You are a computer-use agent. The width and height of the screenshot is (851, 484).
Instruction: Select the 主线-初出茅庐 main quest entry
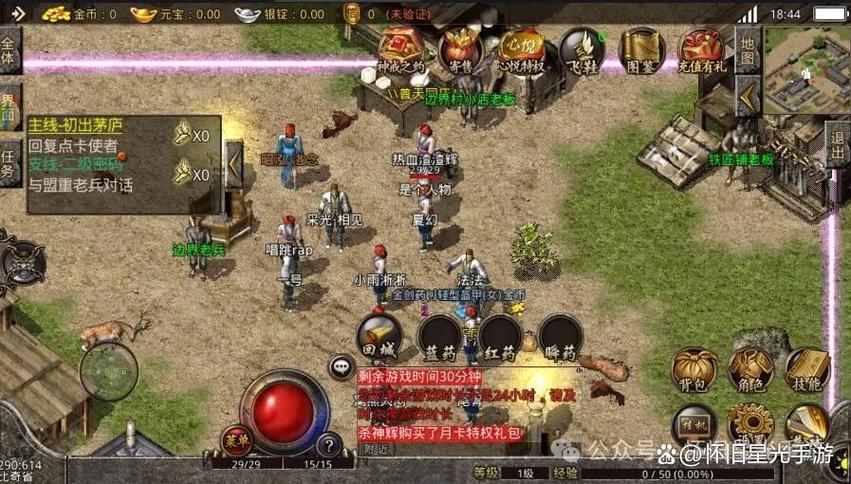tap(75, 126)
